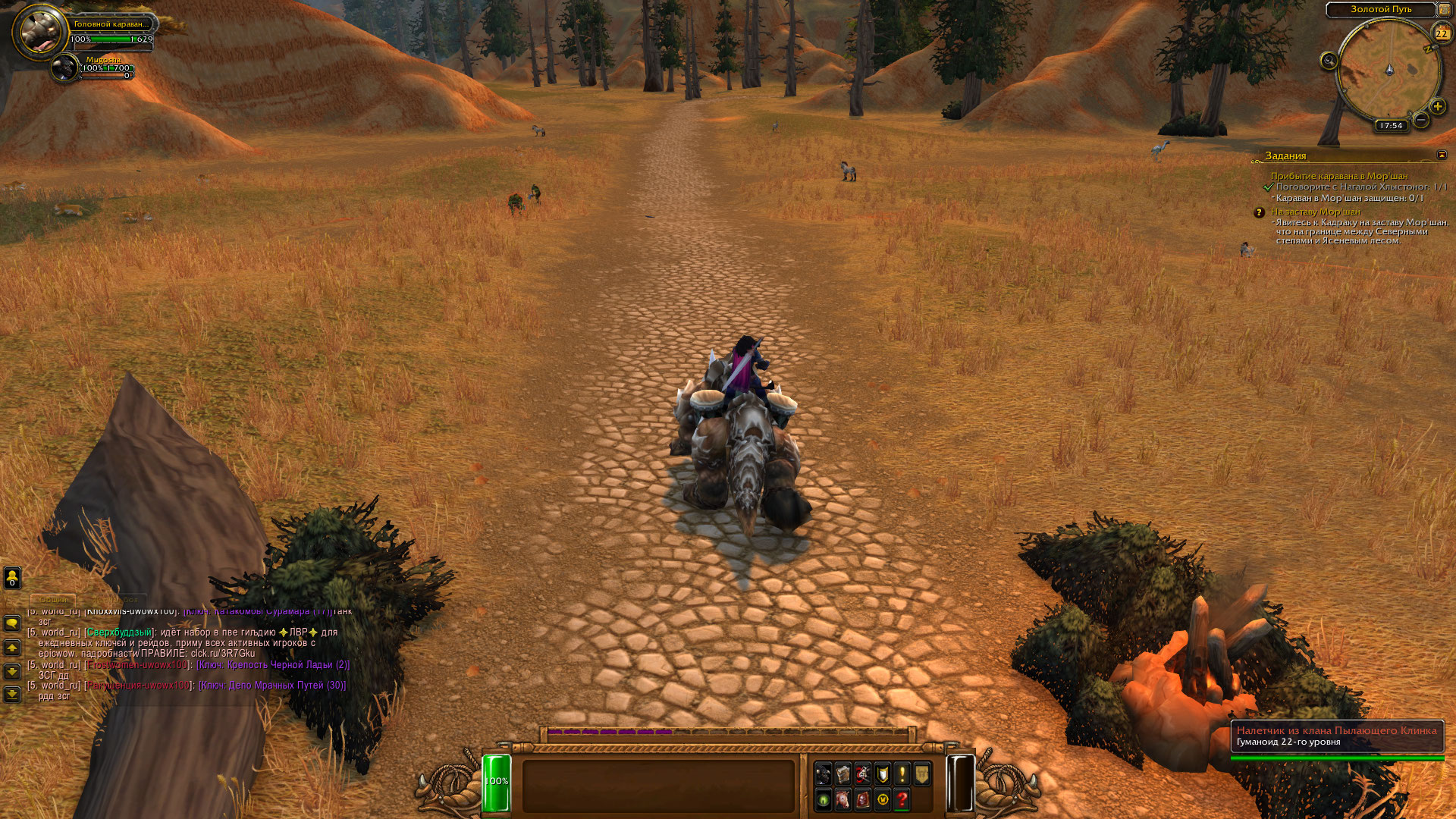Open the group finder green eye button
Viewport: 1456px width, 819px height.
(x=823, y=799)
